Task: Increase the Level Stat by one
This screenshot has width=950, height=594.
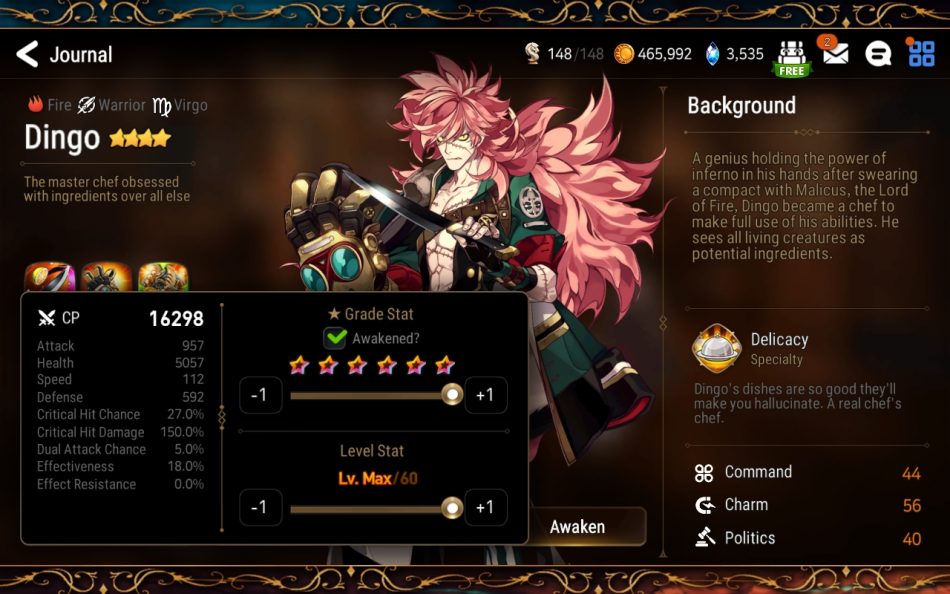Action: [x=485, y=507]
